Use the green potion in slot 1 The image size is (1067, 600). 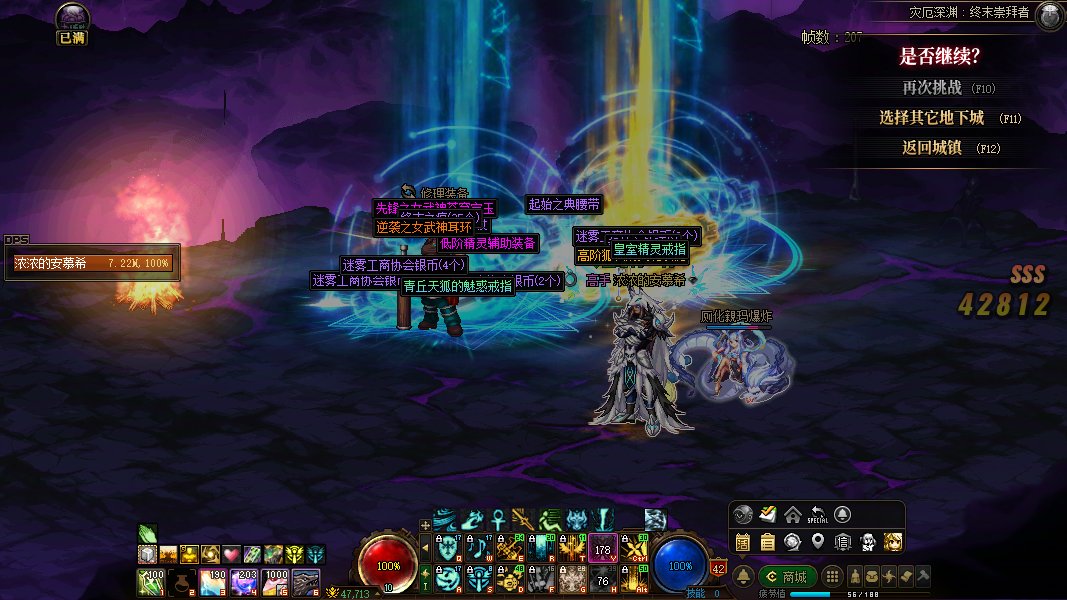coord(151,581)
